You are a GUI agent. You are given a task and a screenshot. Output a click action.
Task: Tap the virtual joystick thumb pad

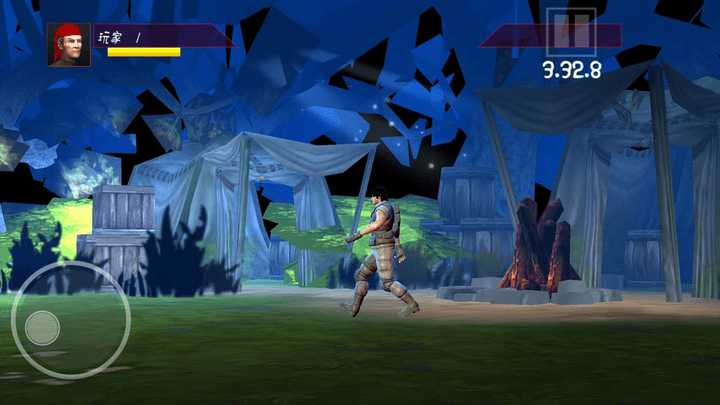(42, 327)
